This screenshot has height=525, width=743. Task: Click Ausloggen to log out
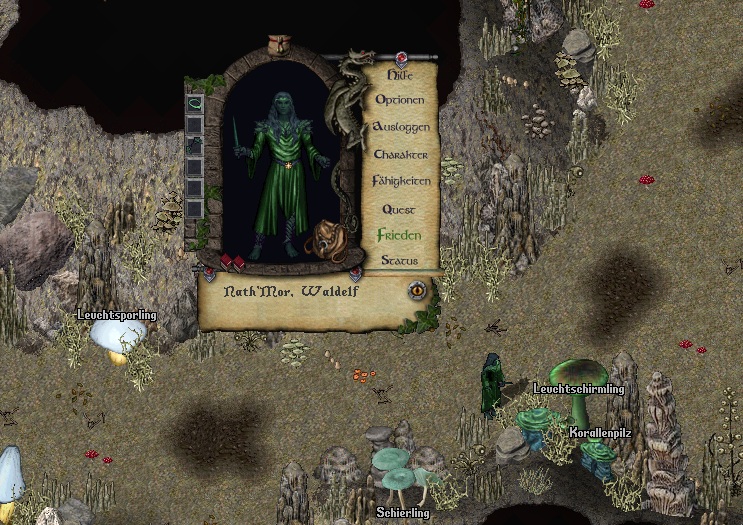(400, 127)
